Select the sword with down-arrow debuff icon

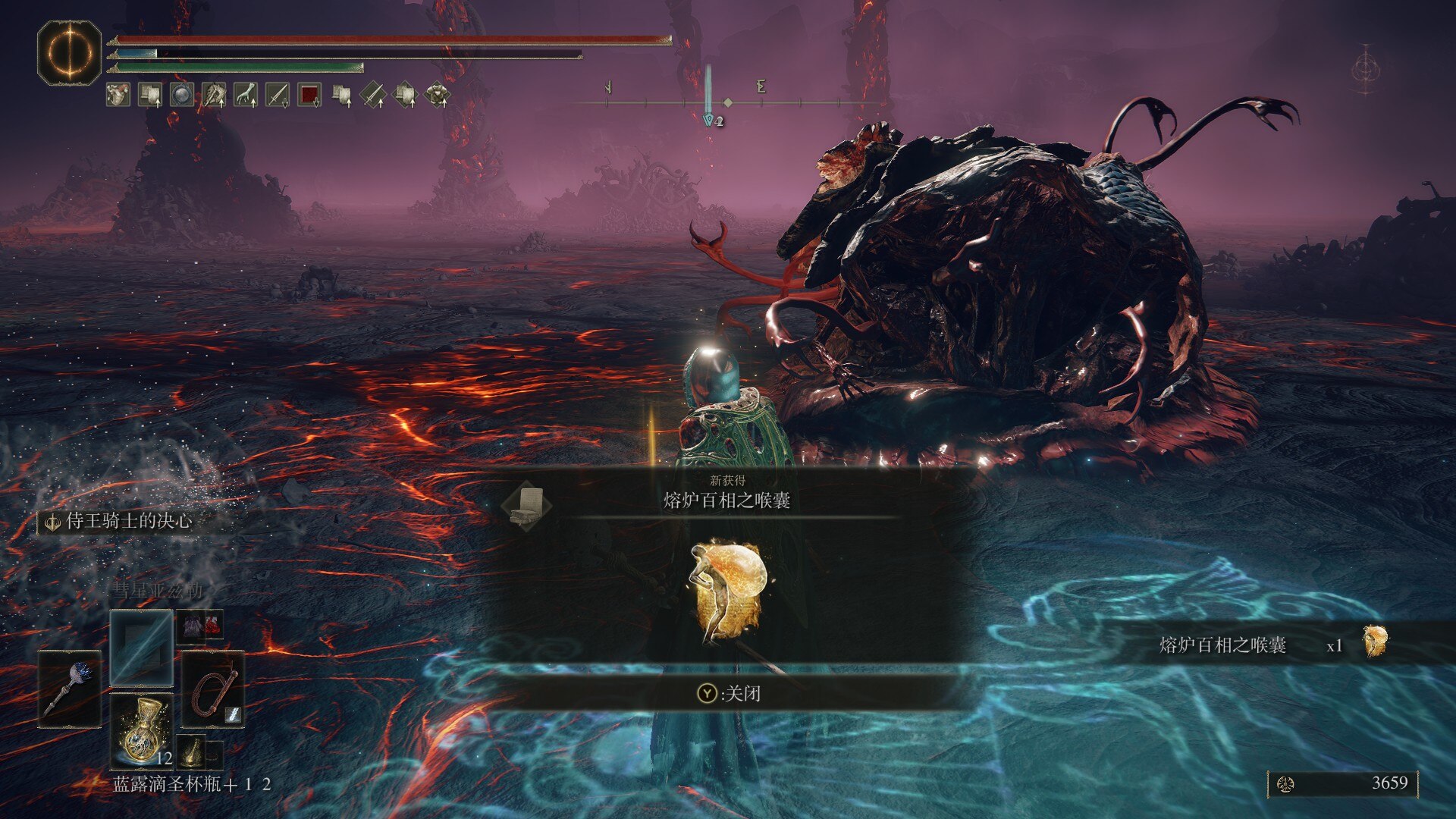278,95
